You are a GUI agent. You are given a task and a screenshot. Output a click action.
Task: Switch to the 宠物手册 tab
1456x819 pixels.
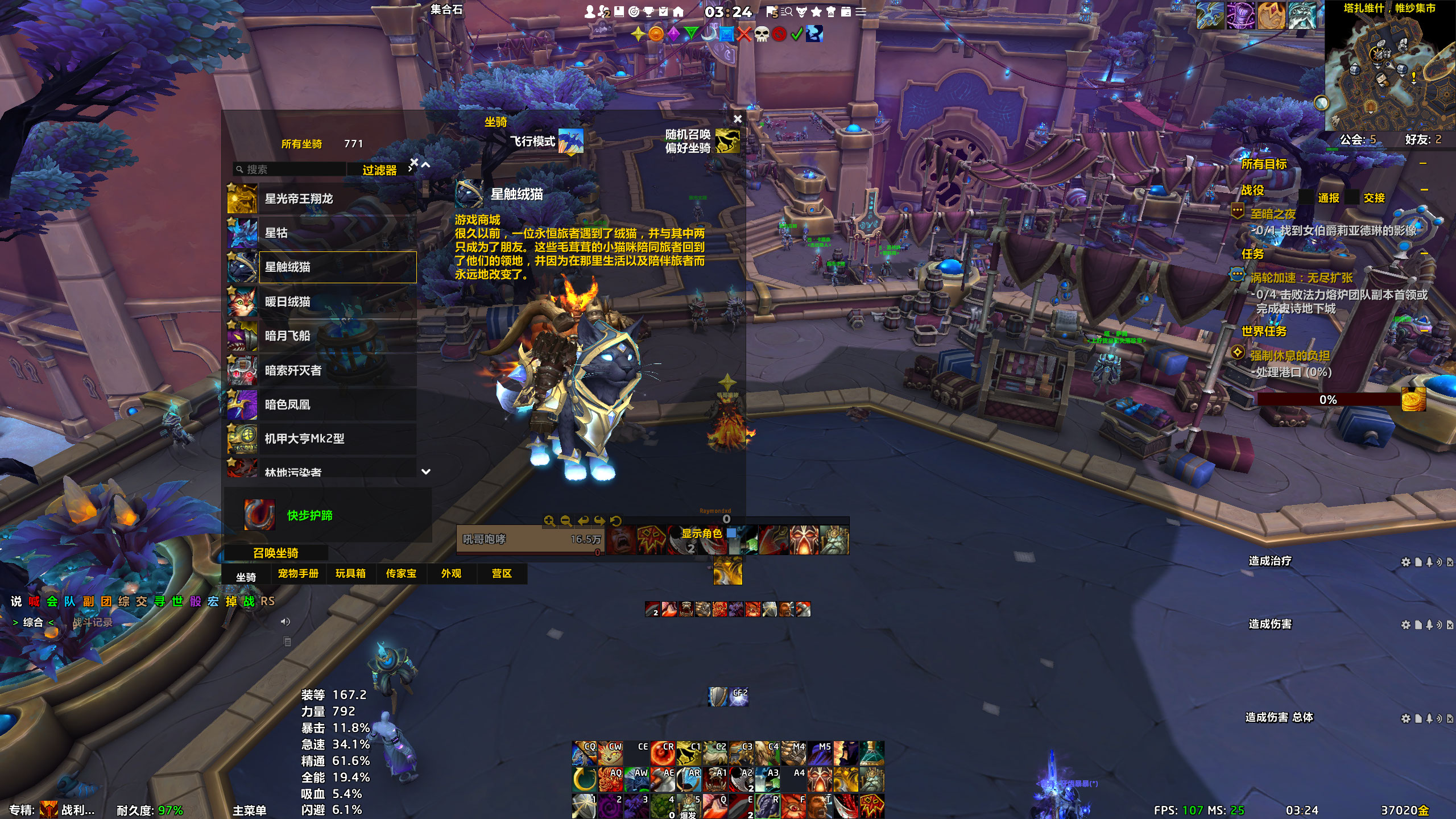point(298,574)
